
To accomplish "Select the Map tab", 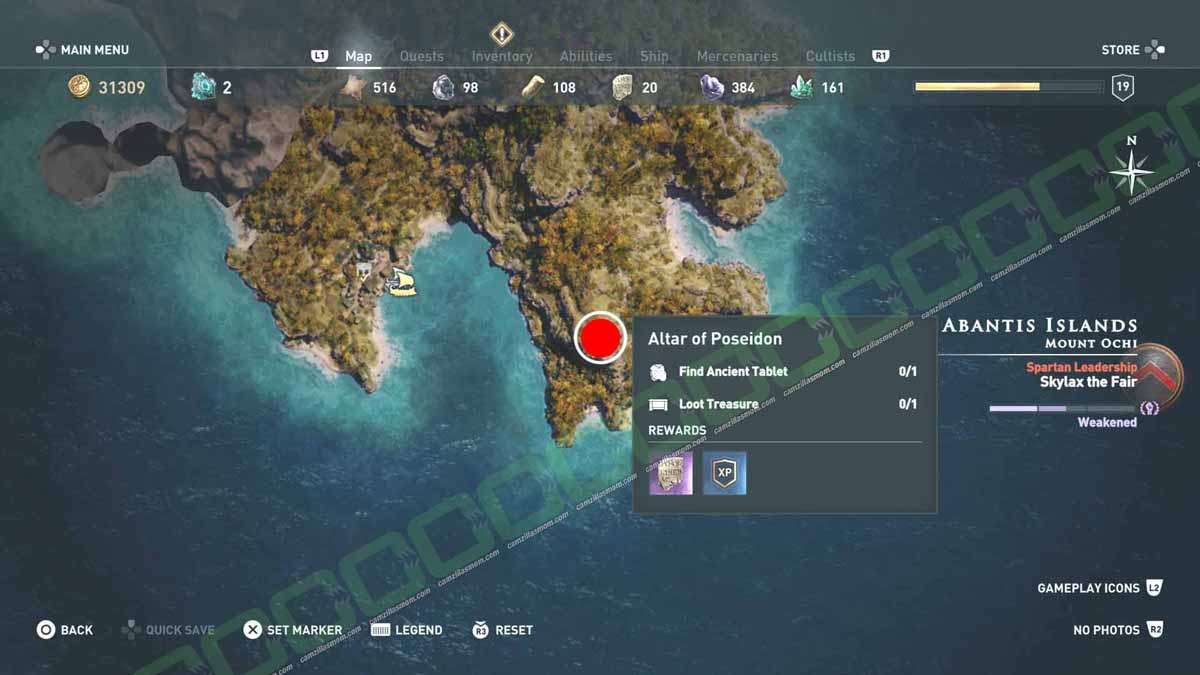I will pyautogui.click(x=358, y=56).
